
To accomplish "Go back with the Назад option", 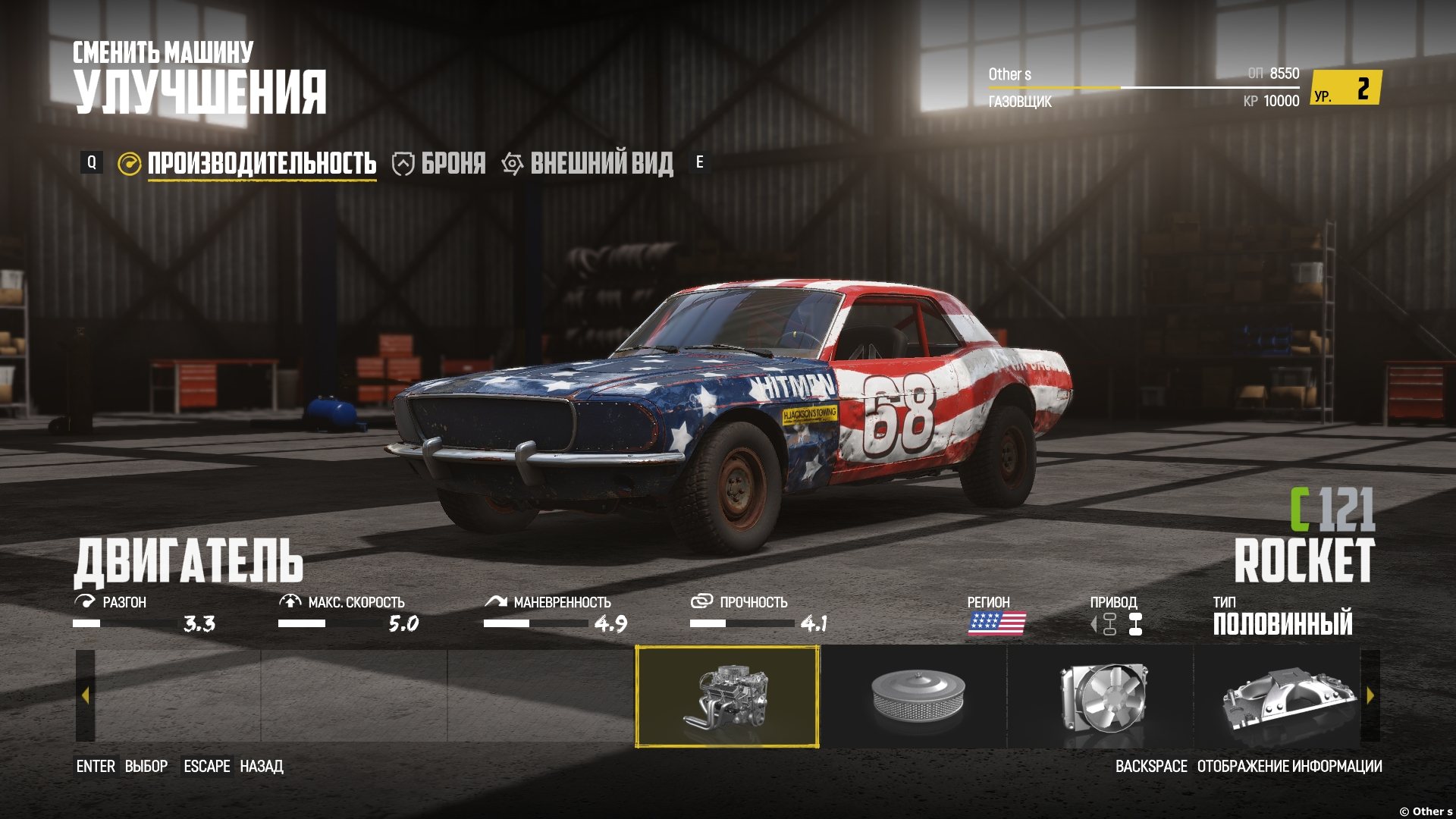I will click(x=261, y=767).
